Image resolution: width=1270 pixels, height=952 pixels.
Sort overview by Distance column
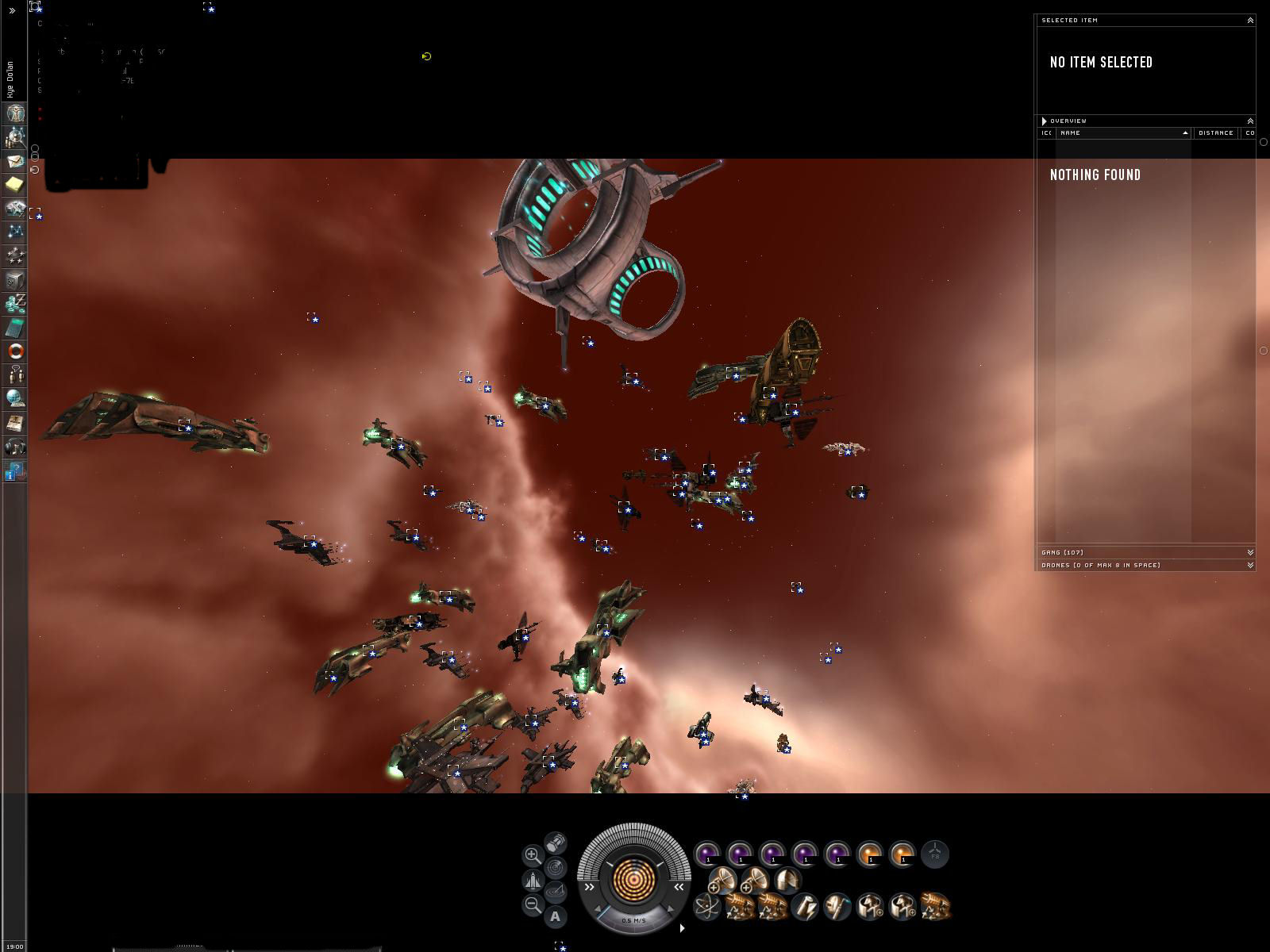pyautogui.click(x=1215, y=133)
